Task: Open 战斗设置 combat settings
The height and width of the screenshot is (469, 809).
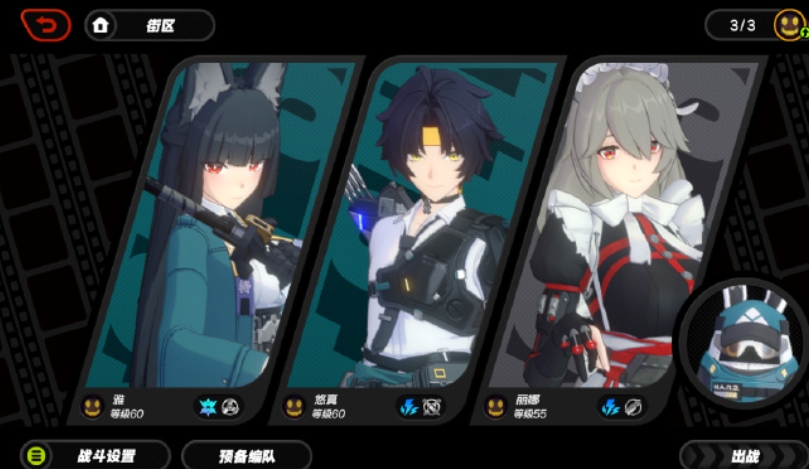Action: point(96,456)
